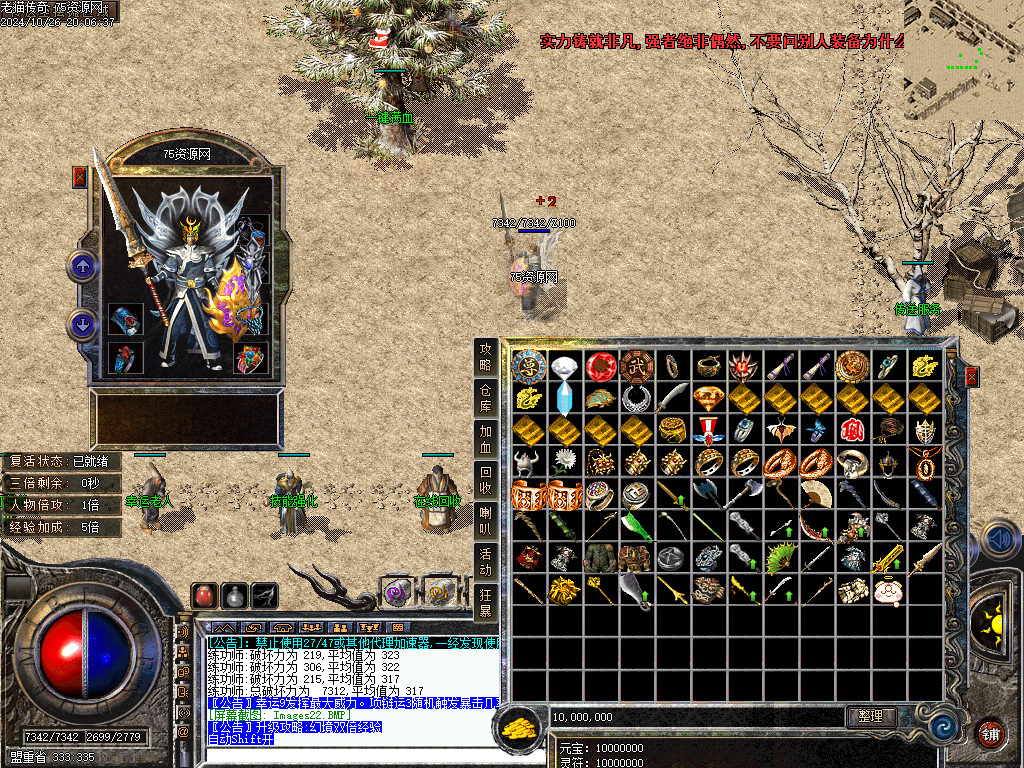Open the 铺 shop button
Viewport: 1024px width, 768px height.
990,733
